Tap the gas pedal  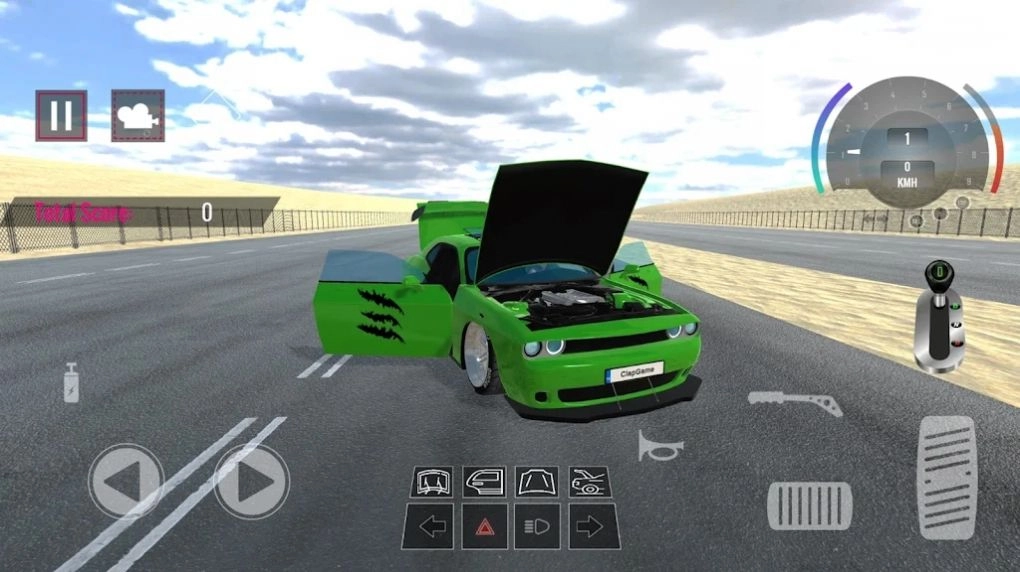point(945,478)
